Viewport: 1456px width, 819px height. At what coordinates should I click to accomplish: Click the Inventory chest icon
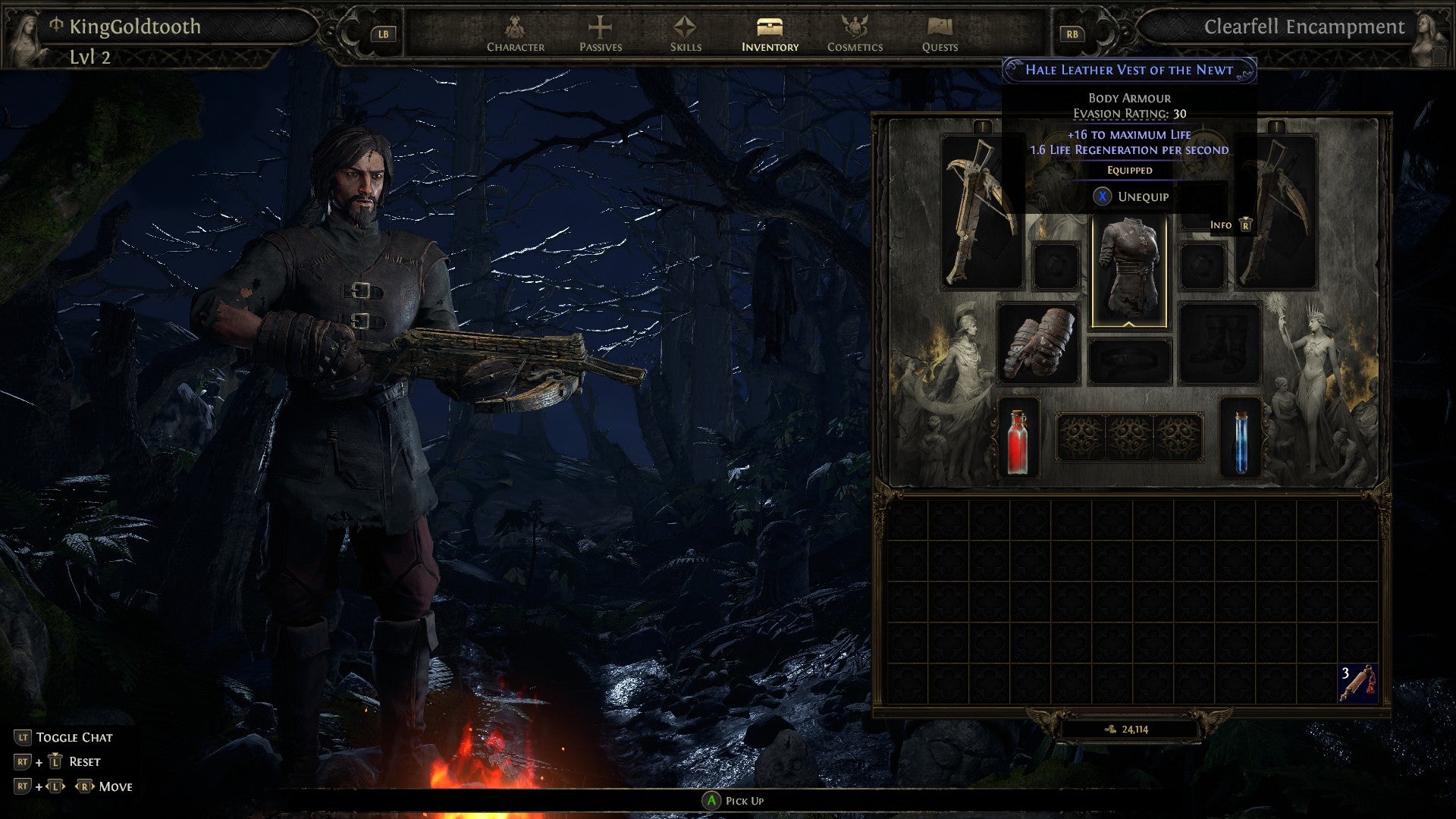[x=769, y=27]
